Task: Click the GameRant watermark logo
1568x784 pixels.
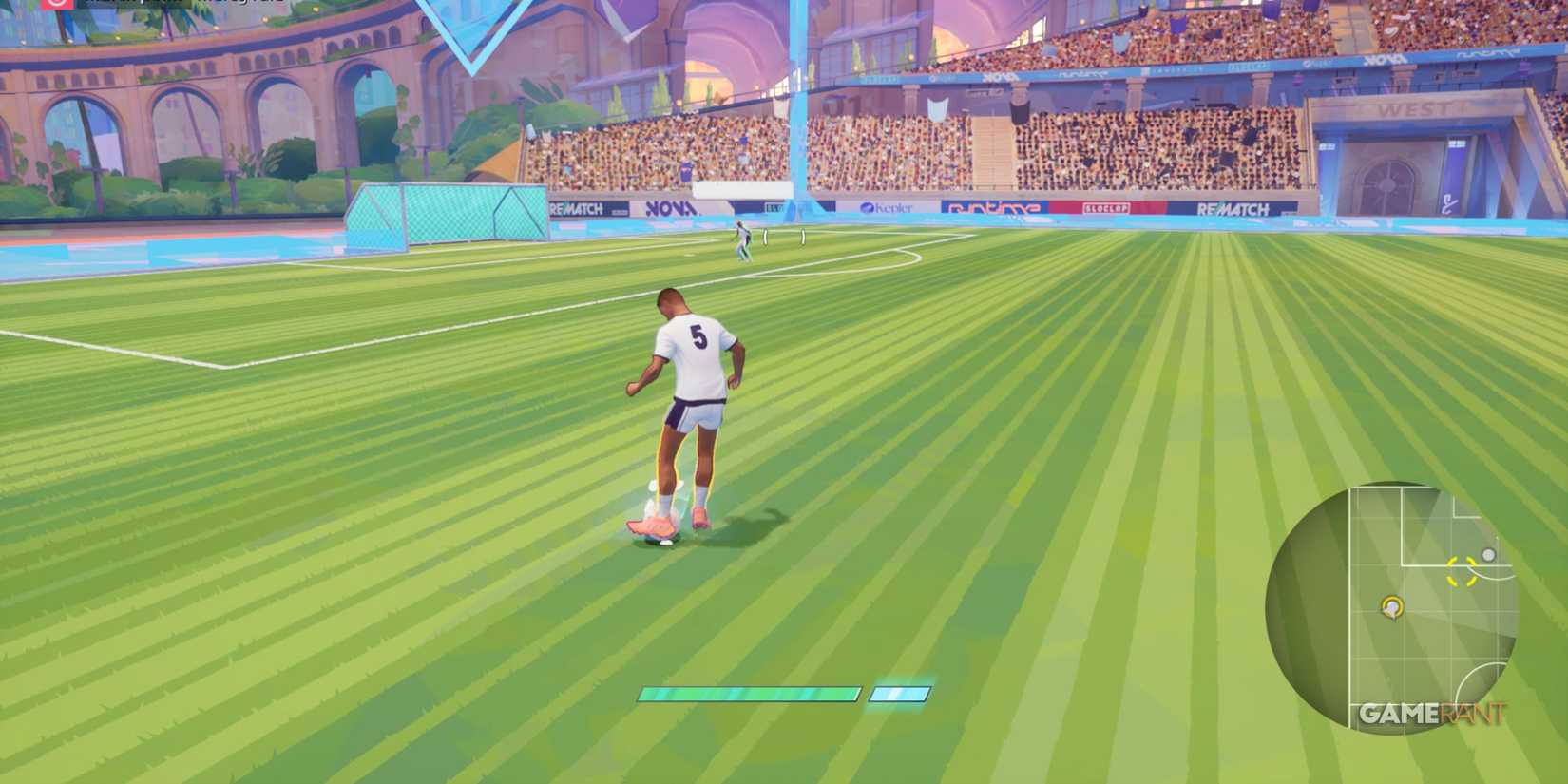Action: tap(1433, 714)
